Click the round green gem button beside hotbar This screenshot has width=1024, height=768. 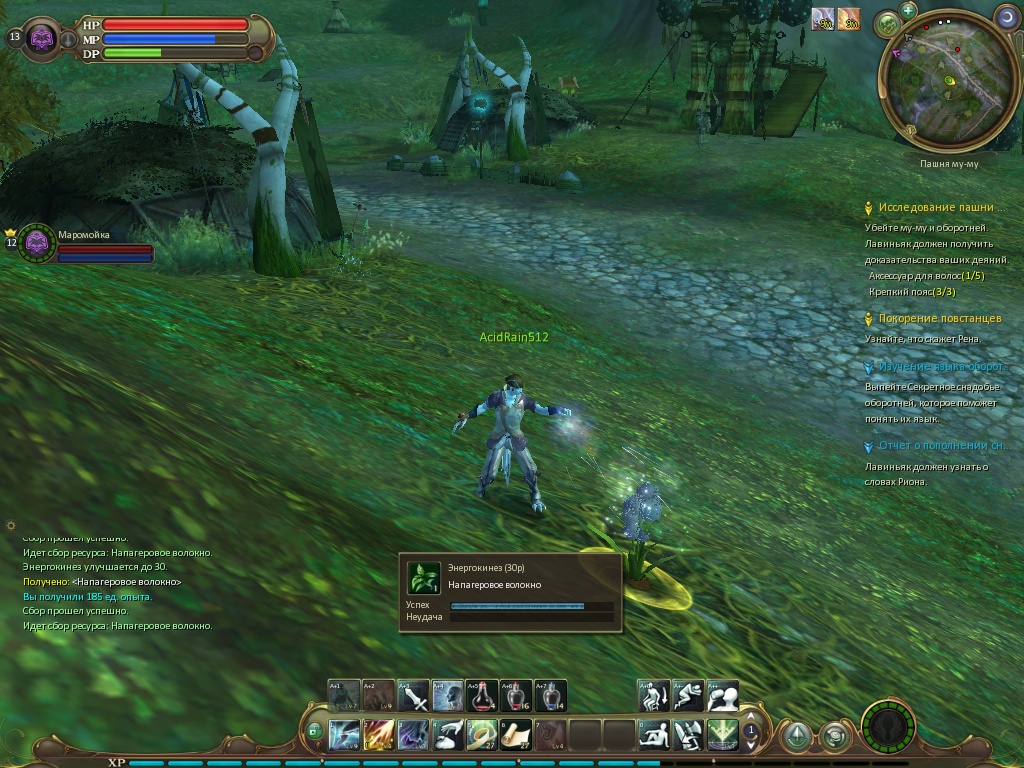pyautogui.click(x=796, y=737)
